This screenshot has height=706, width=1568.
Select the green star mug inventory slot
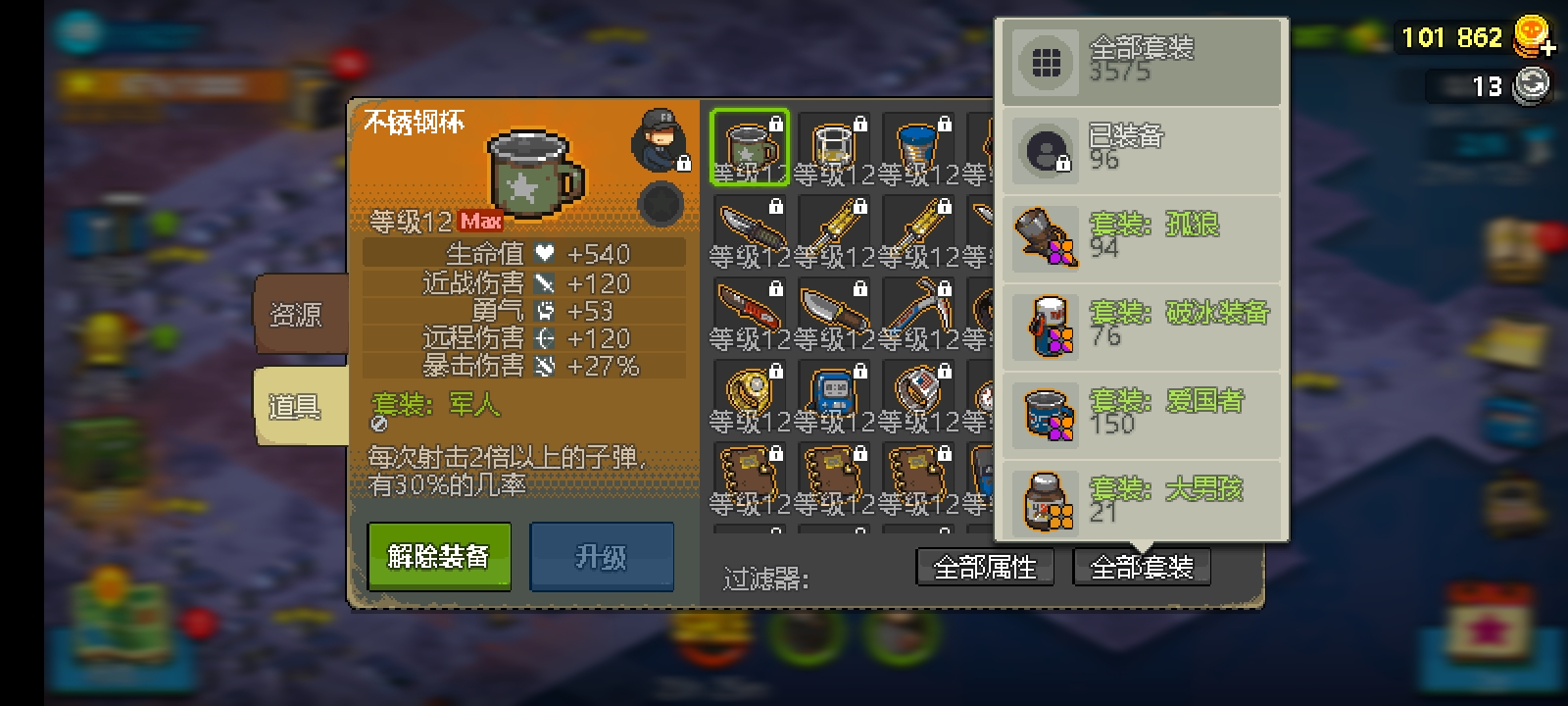[x=750, y=147]
